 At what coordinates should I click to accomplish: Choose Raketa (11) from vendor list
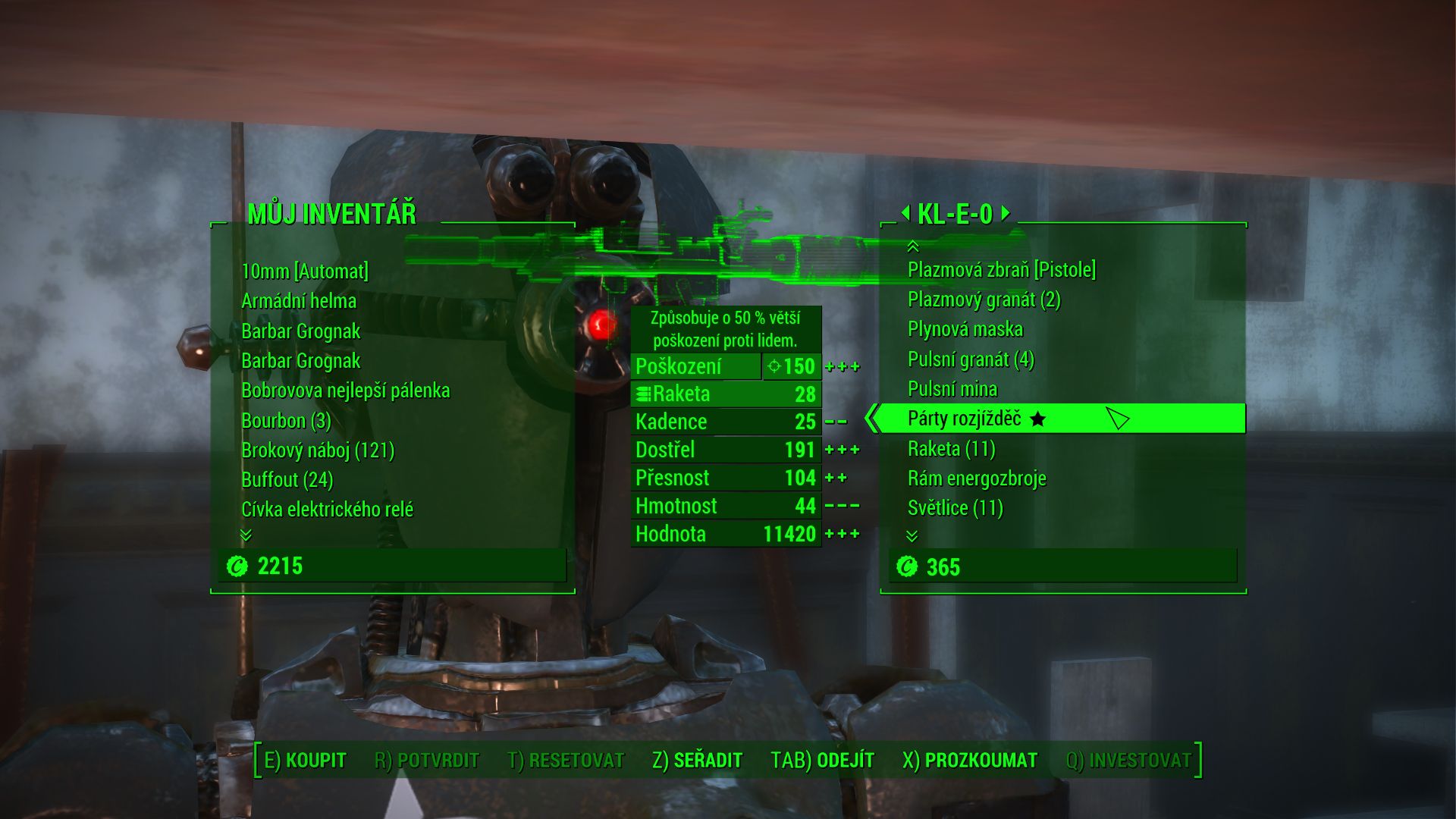pyautogui.click(x=951, y=449)
